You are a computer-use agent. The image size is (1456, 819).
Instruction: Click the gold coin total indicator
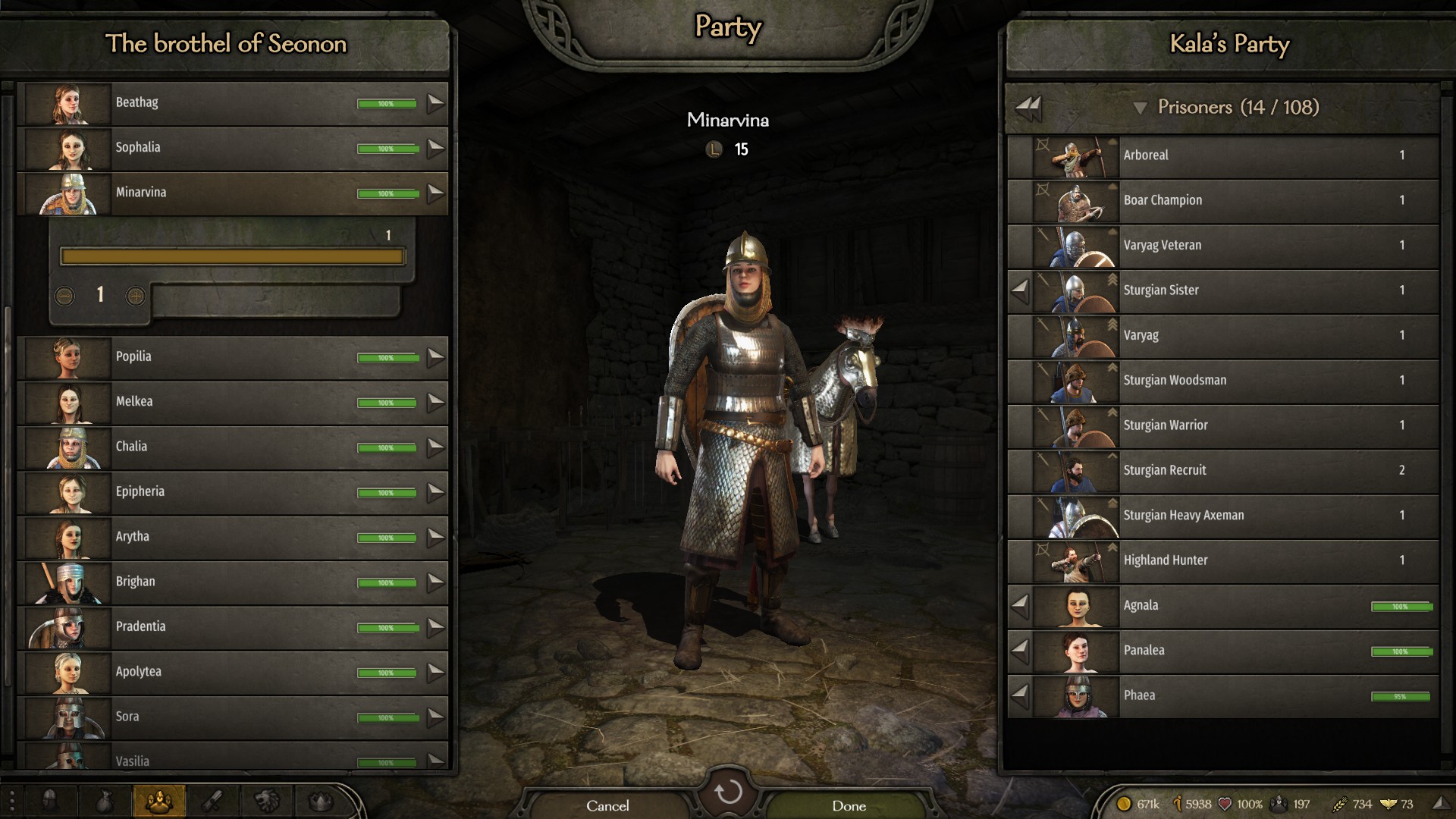coord(1125,803)
